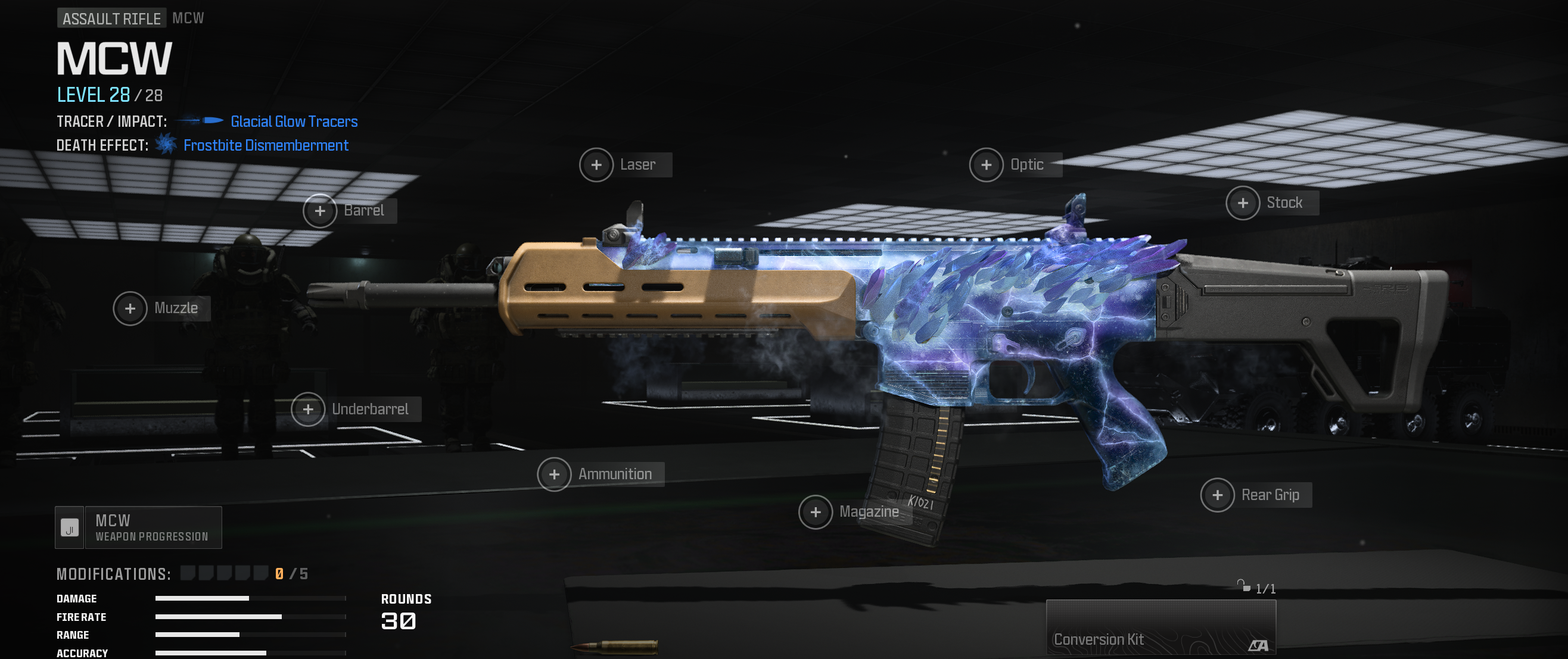
Task: Add an Underbarrel attachment
Action: tap(309, 410)
